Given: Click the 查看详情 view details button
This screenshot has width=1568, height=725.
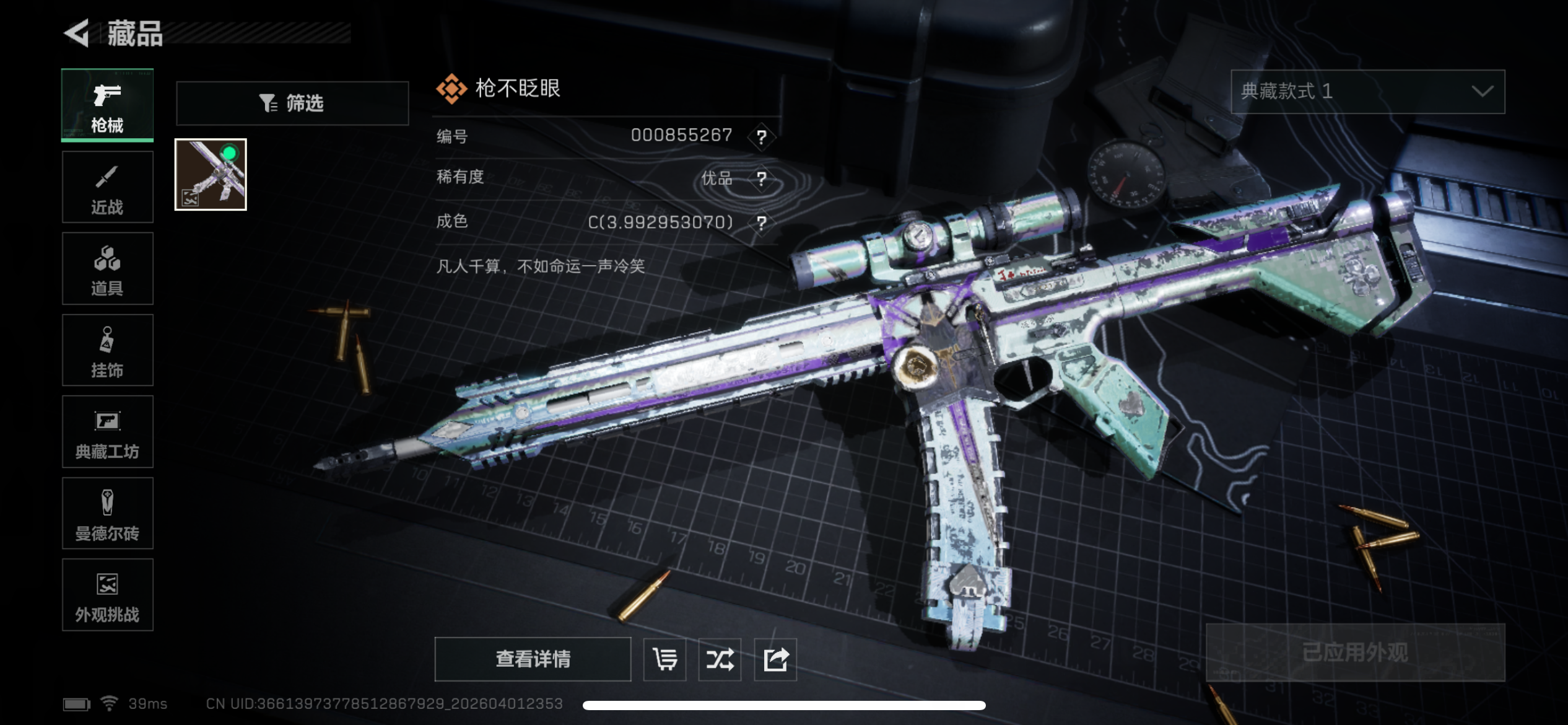Looking at the screenshot, I should [533, 659].
